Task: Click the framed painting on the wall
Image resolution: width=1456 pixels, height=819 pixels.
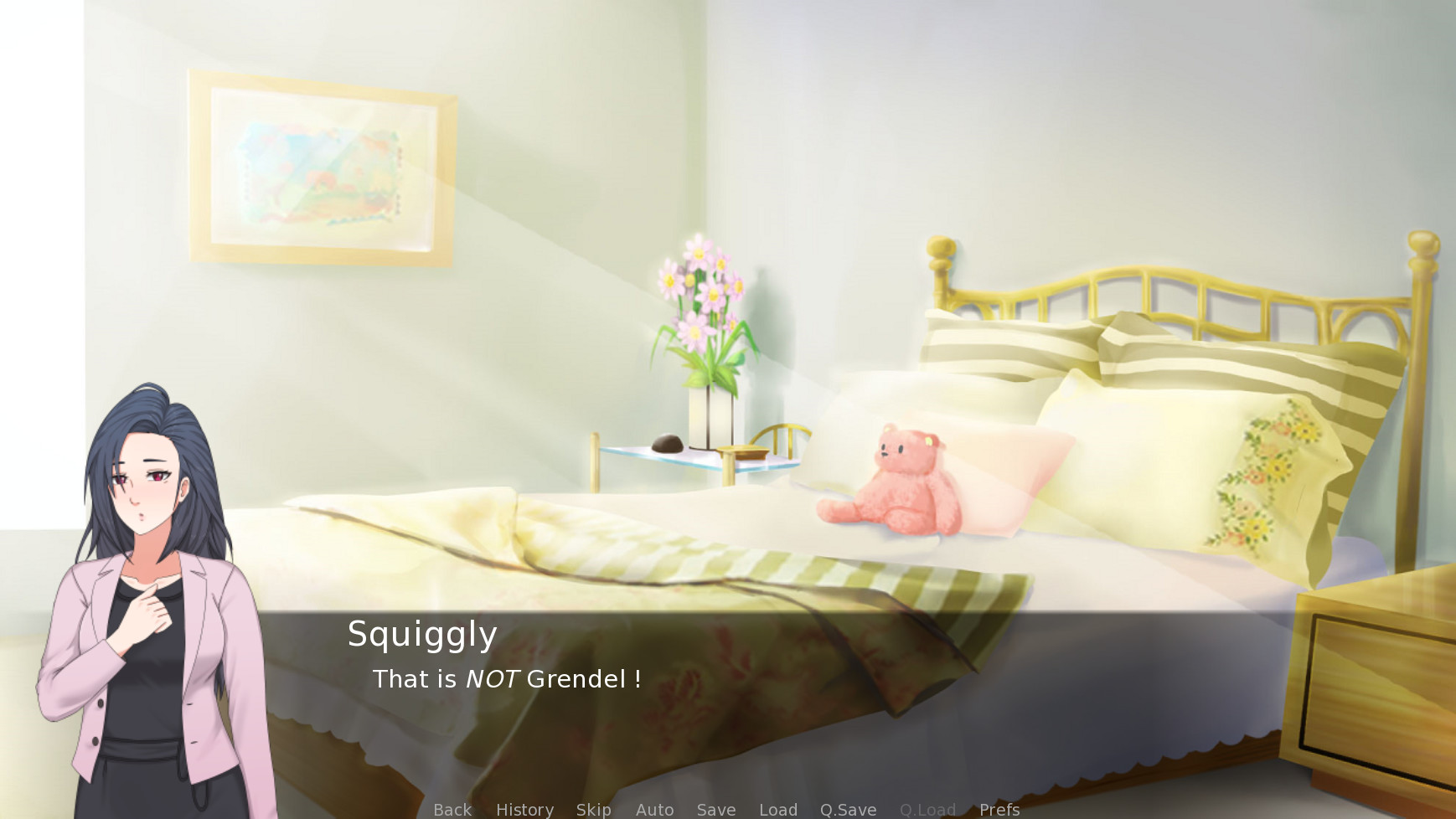Action: [x=321, y=167]
